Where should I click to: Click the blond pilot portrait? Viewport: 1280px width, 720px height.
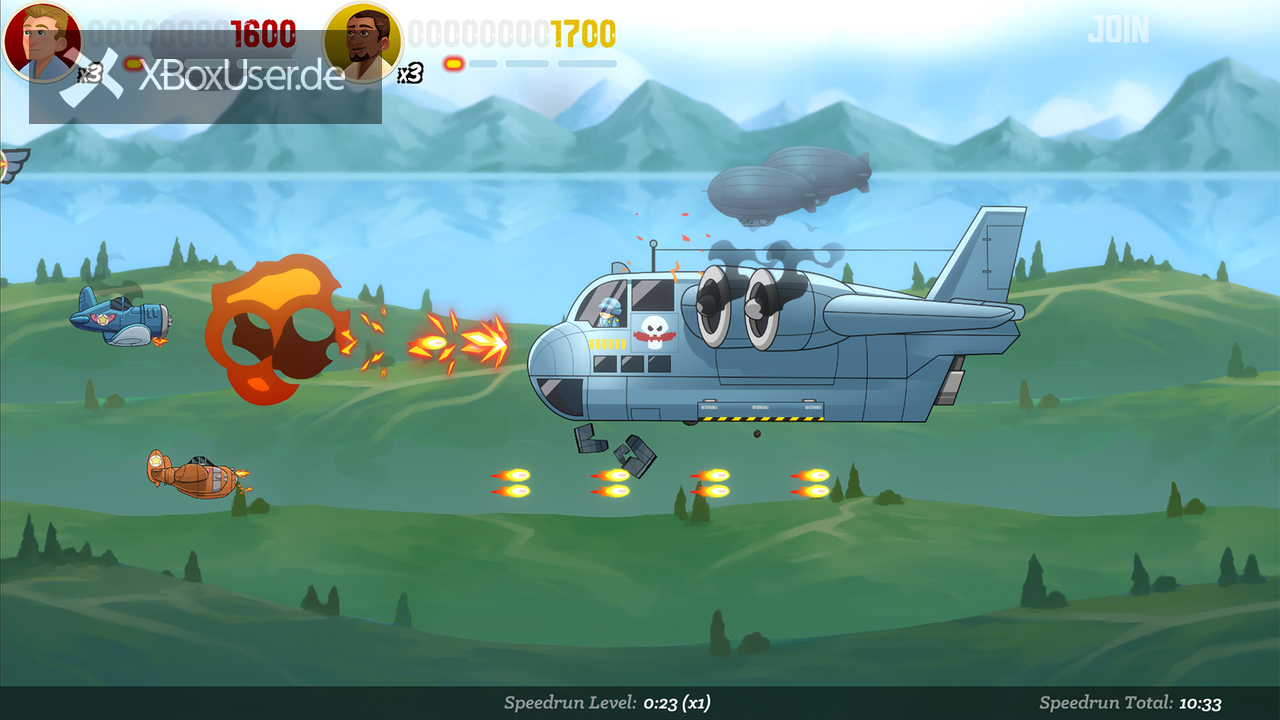[42, 42]
